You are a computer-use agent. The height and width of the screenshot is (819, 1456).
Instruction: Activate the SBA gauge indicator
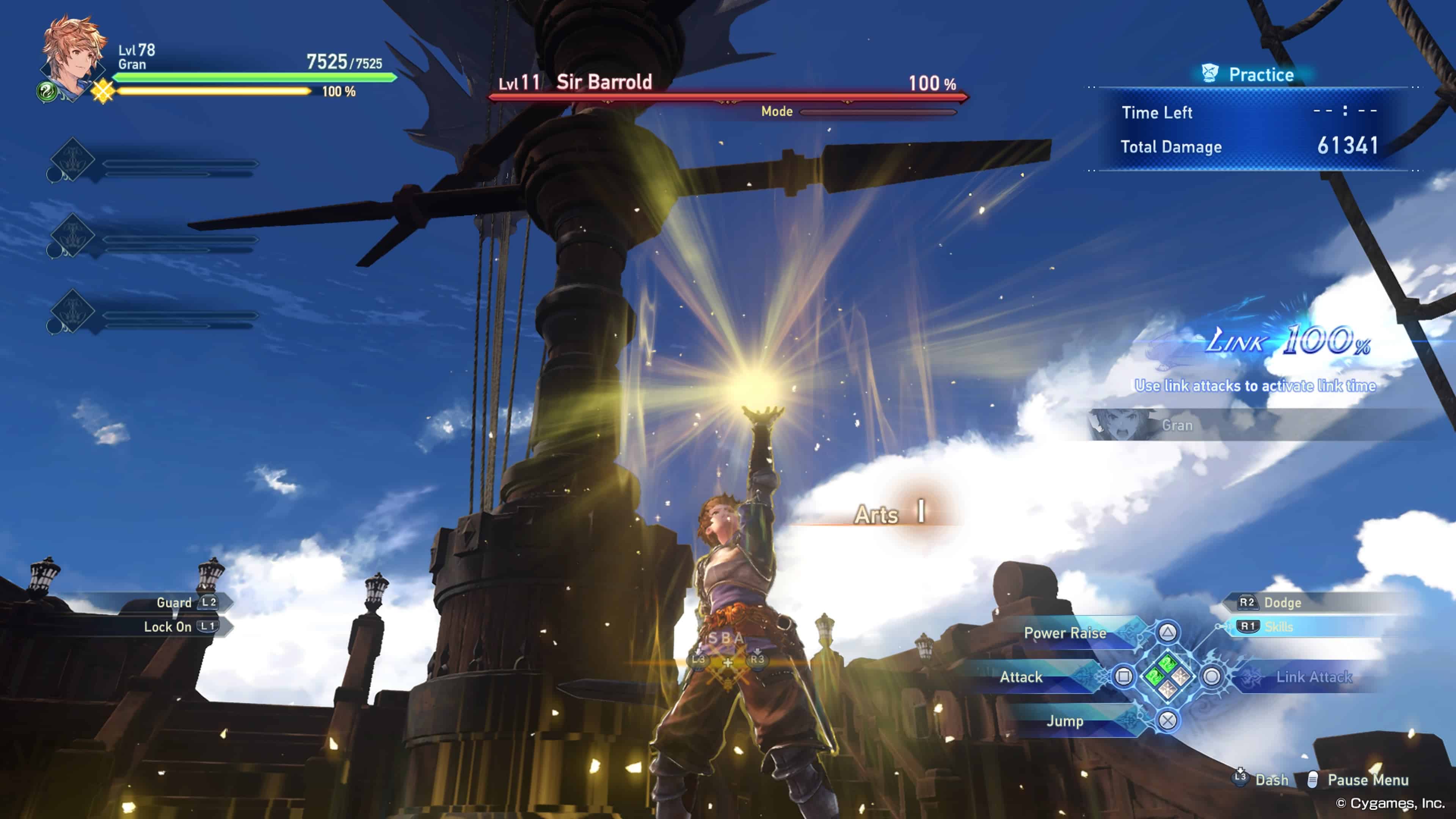[x=727, y=650]
